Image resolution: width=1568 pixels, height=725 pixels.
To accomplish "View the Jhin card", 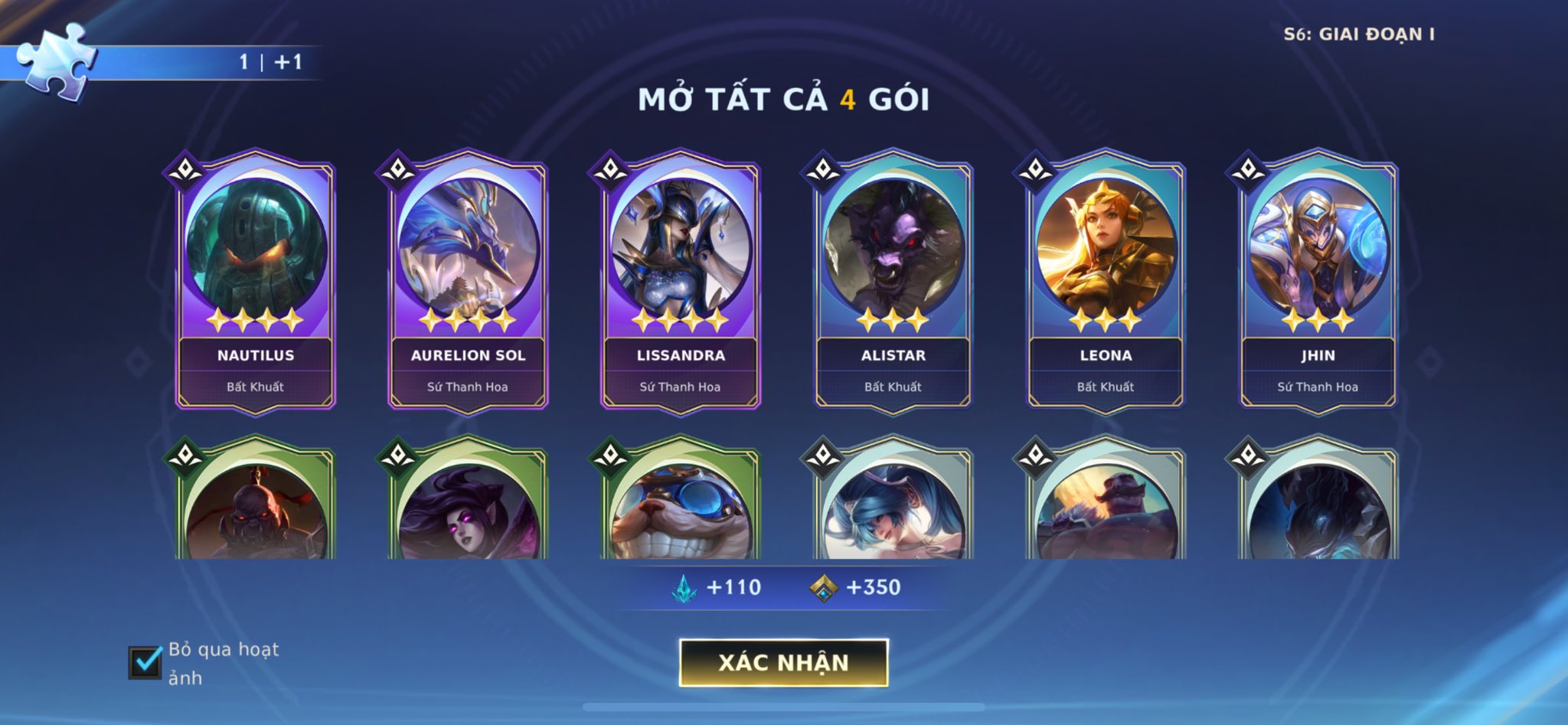I will click(x=1318, y=283).
